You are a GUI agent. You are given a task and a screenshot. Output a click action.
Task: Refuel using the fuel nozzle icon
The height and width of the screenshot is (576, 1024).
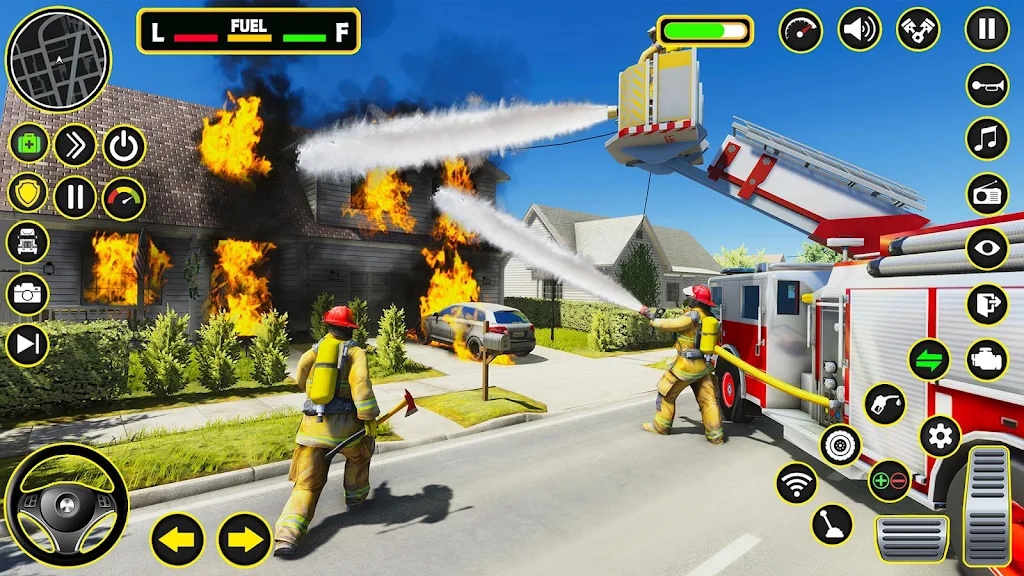pyautogui.click(x=885, y=404)
